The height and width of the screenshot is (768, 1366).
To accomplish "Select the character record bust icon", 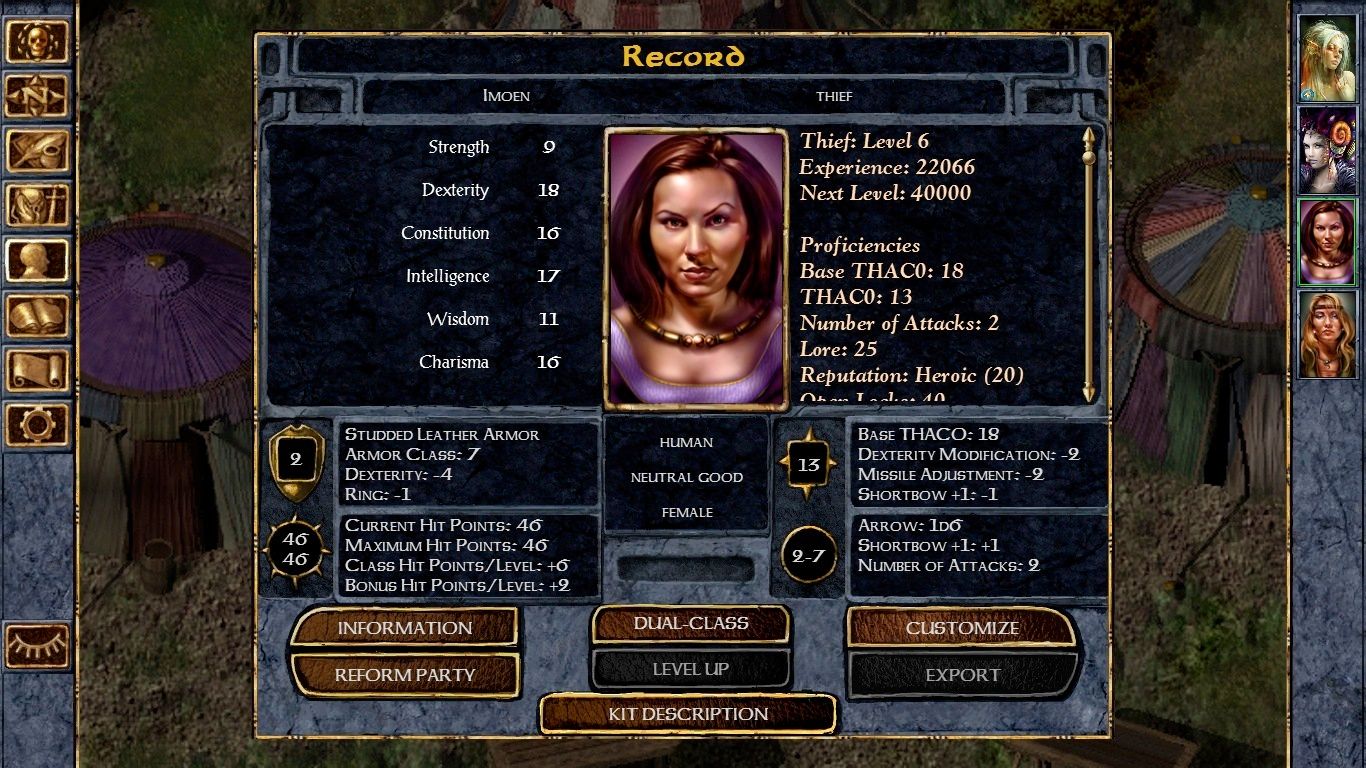I will tap(38, 261).
